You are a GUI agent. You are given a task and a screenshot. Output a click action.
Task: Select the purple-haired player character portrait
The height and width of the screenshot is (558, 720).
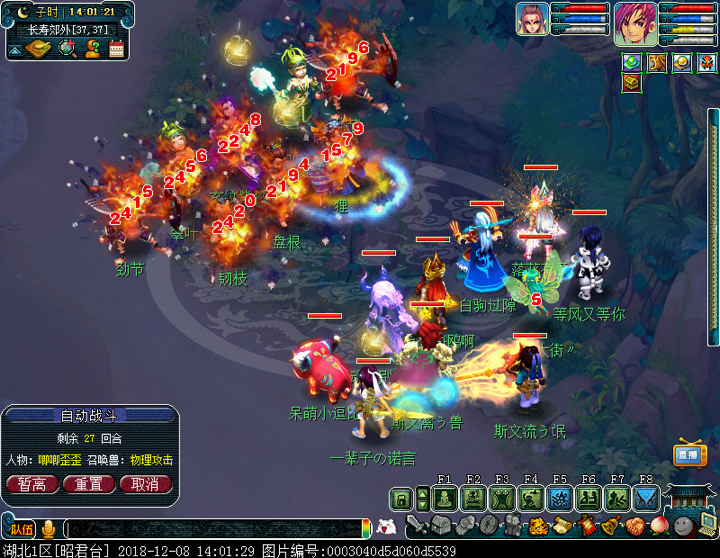click(x=634, y=23)
